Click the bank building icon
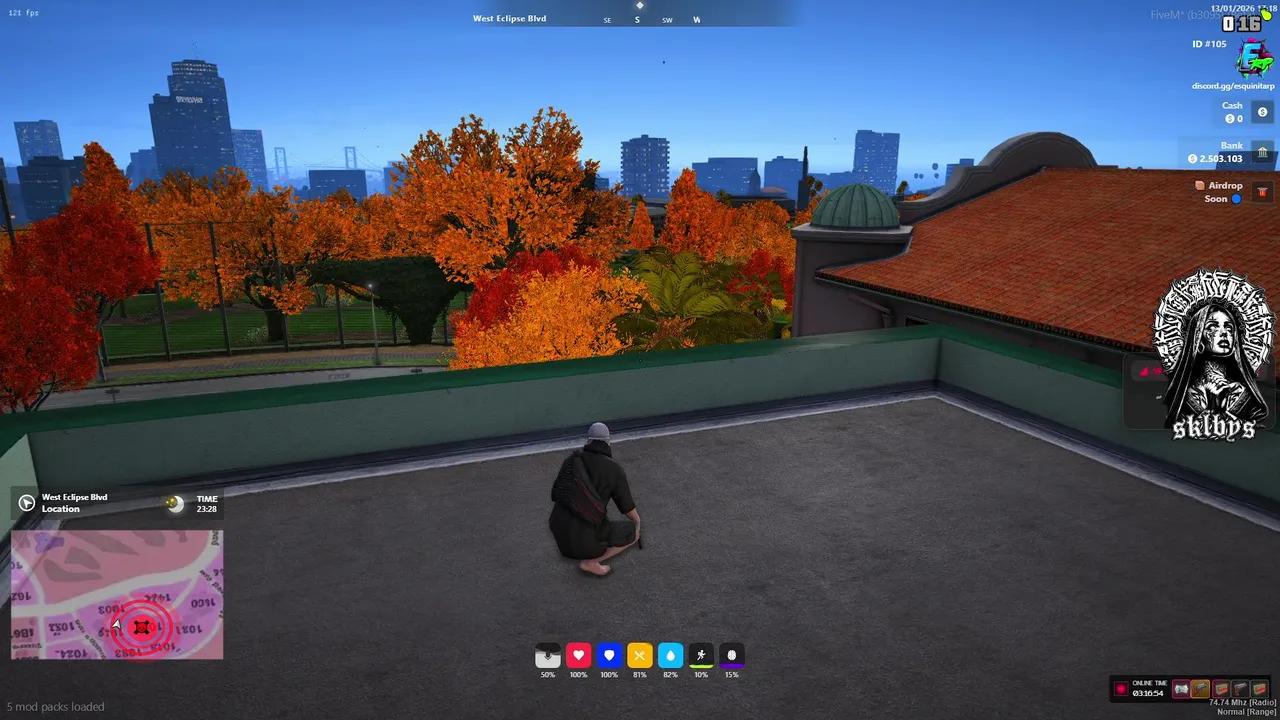Viewport: 1280px width, 720px height. point(1262,152)
